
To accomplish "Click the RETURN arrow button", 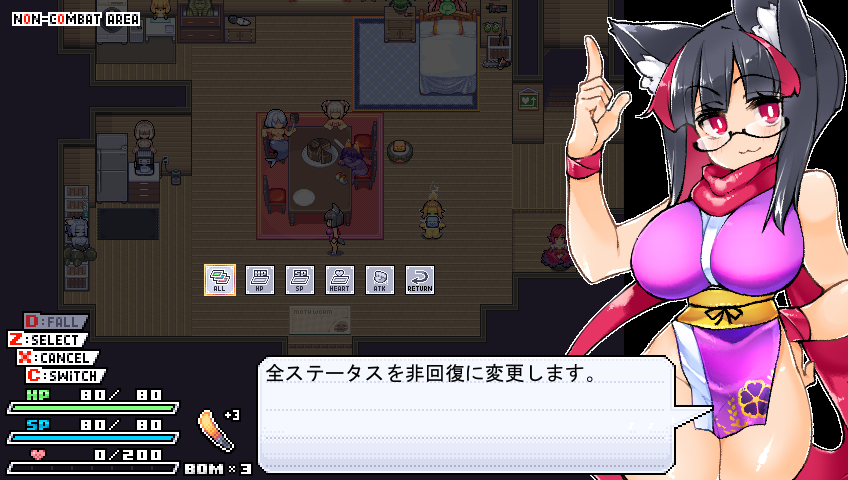I will click(x=420, y=280).
